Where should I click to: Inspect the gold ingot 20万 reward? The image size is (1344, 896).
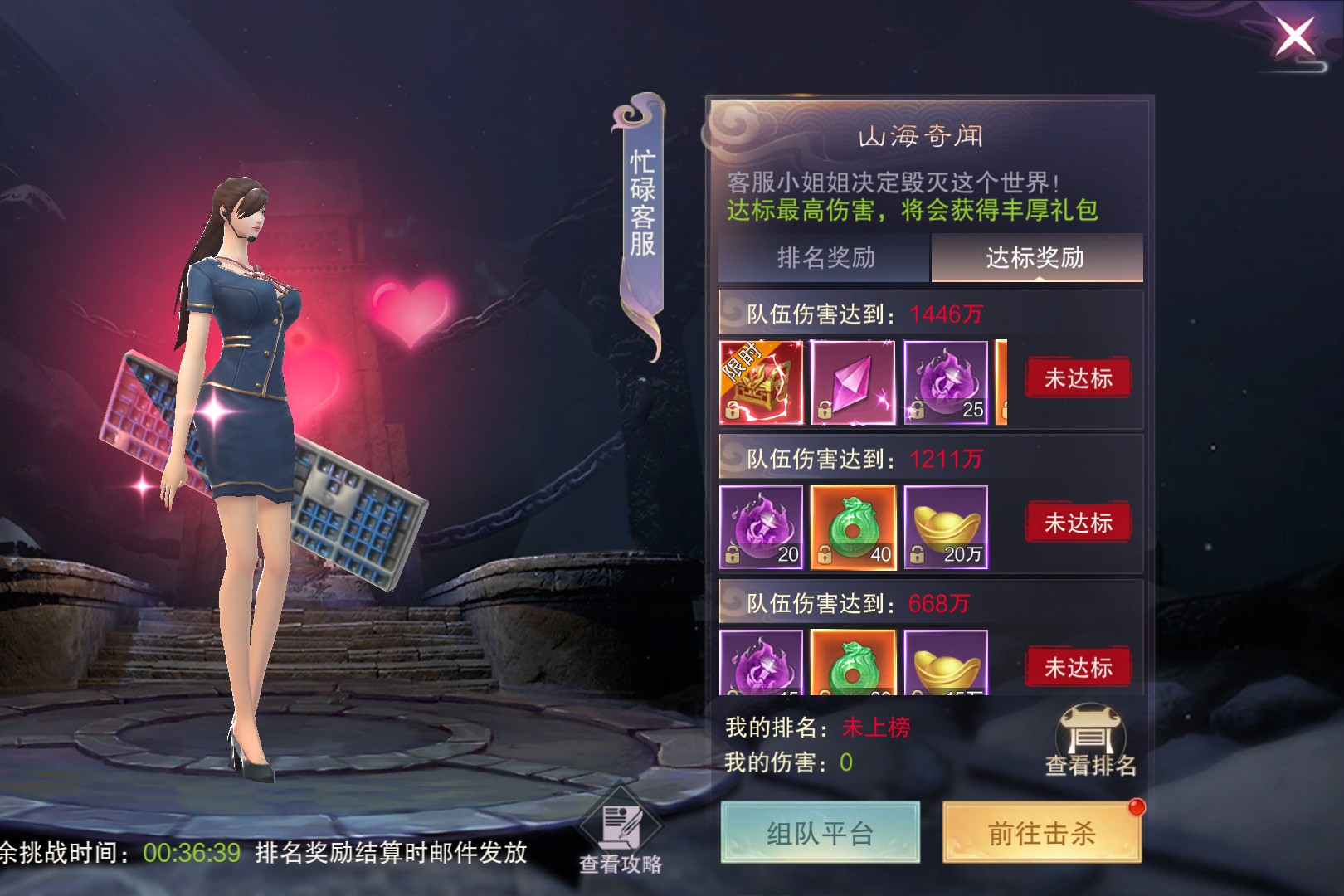(946, 528)
